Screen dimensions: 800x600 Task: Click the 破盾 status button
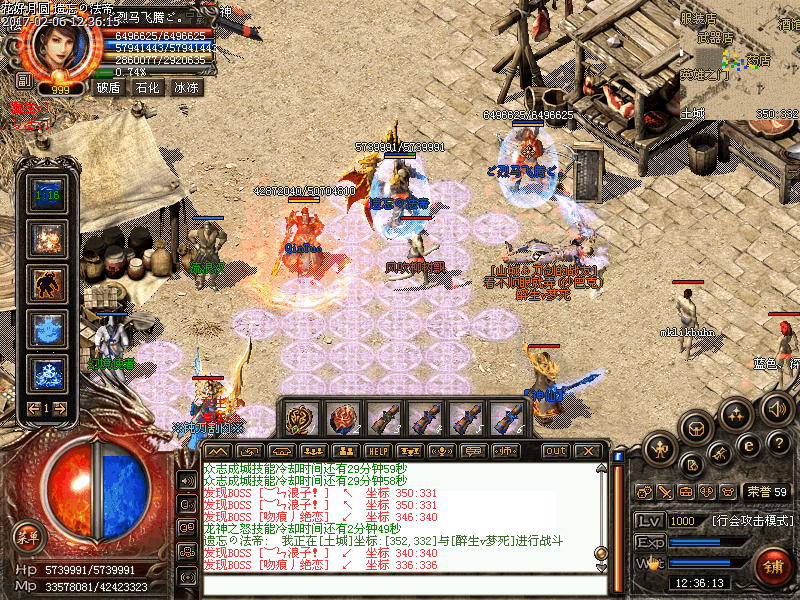(x=108, y=87)
